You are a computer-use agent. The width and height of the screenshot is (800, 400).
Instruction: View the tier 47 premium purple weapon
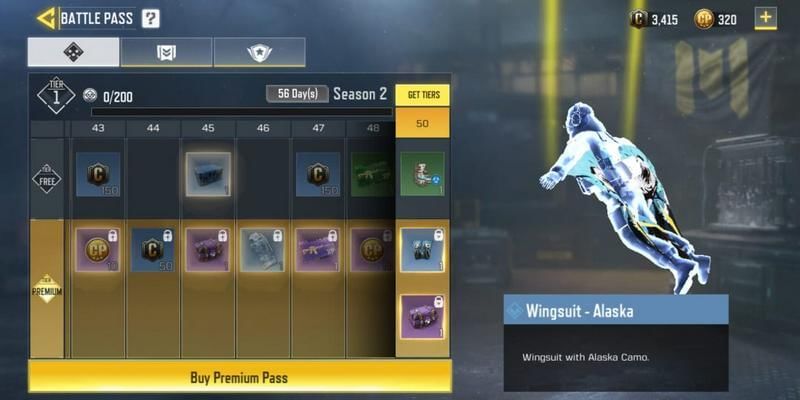click(317, 251)
